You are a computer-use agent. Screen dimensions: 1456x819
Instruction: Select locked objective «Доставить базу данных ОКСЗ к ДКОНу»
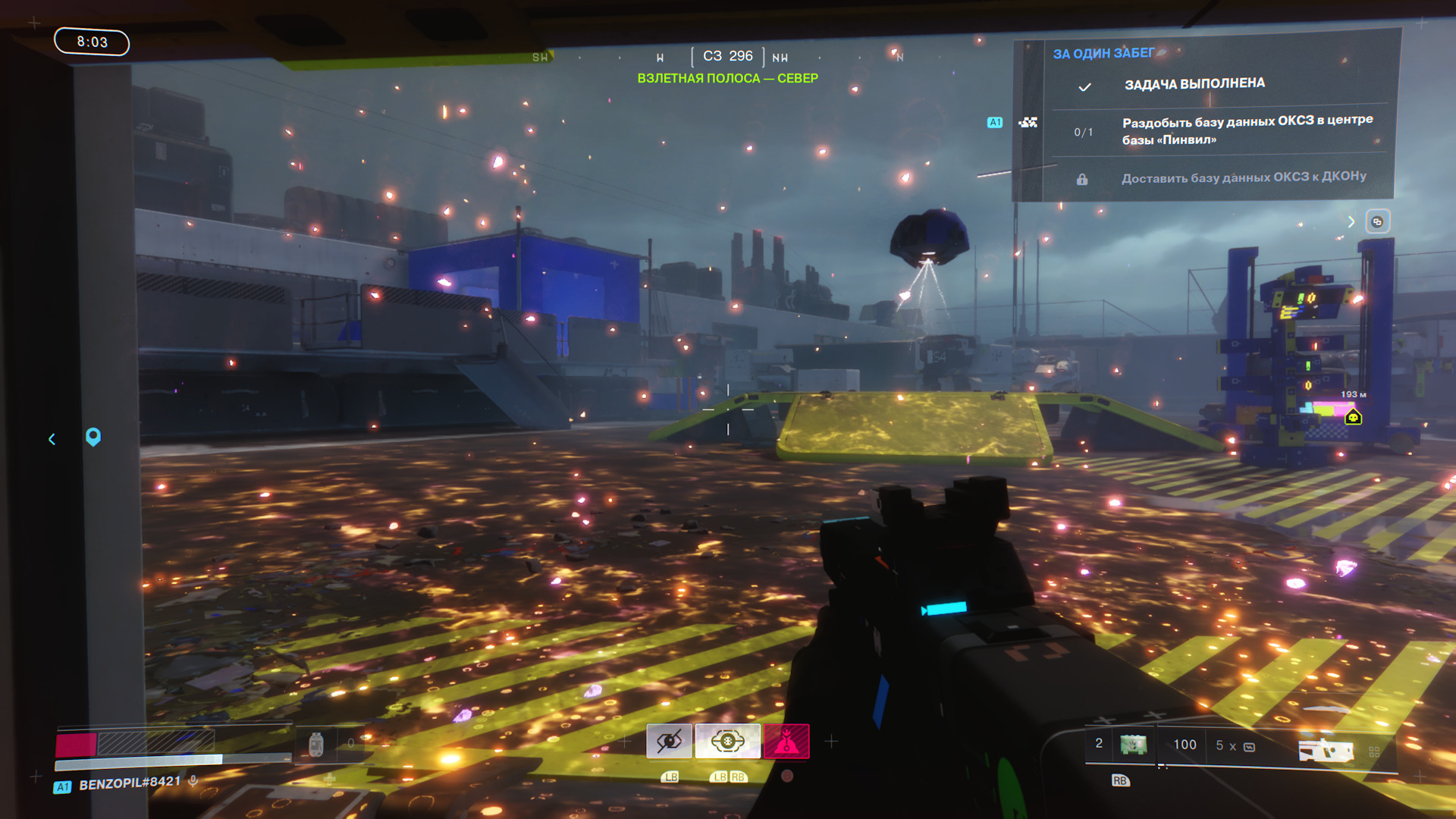(x=1244, y=177)
